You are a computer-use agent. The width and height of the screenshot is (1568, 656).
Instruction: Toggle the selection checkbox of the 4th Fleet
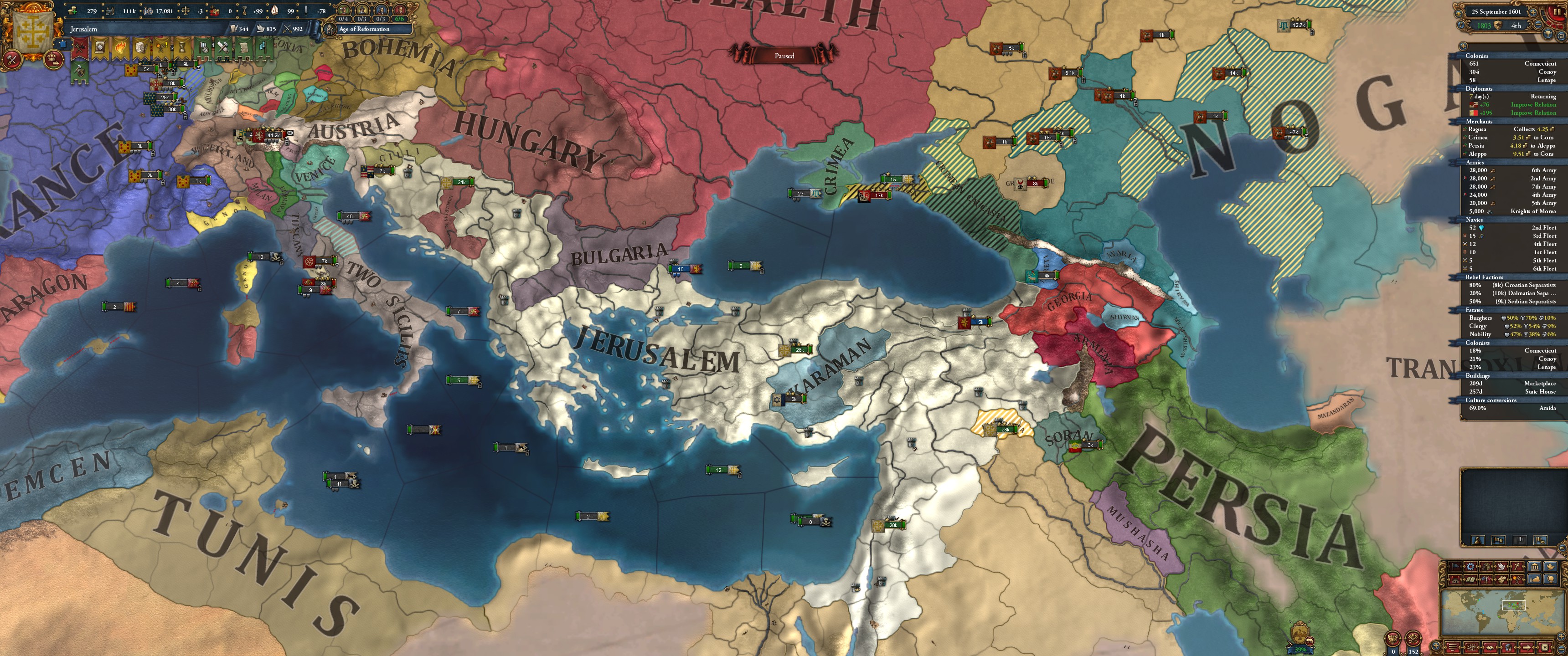point(1465,244)
